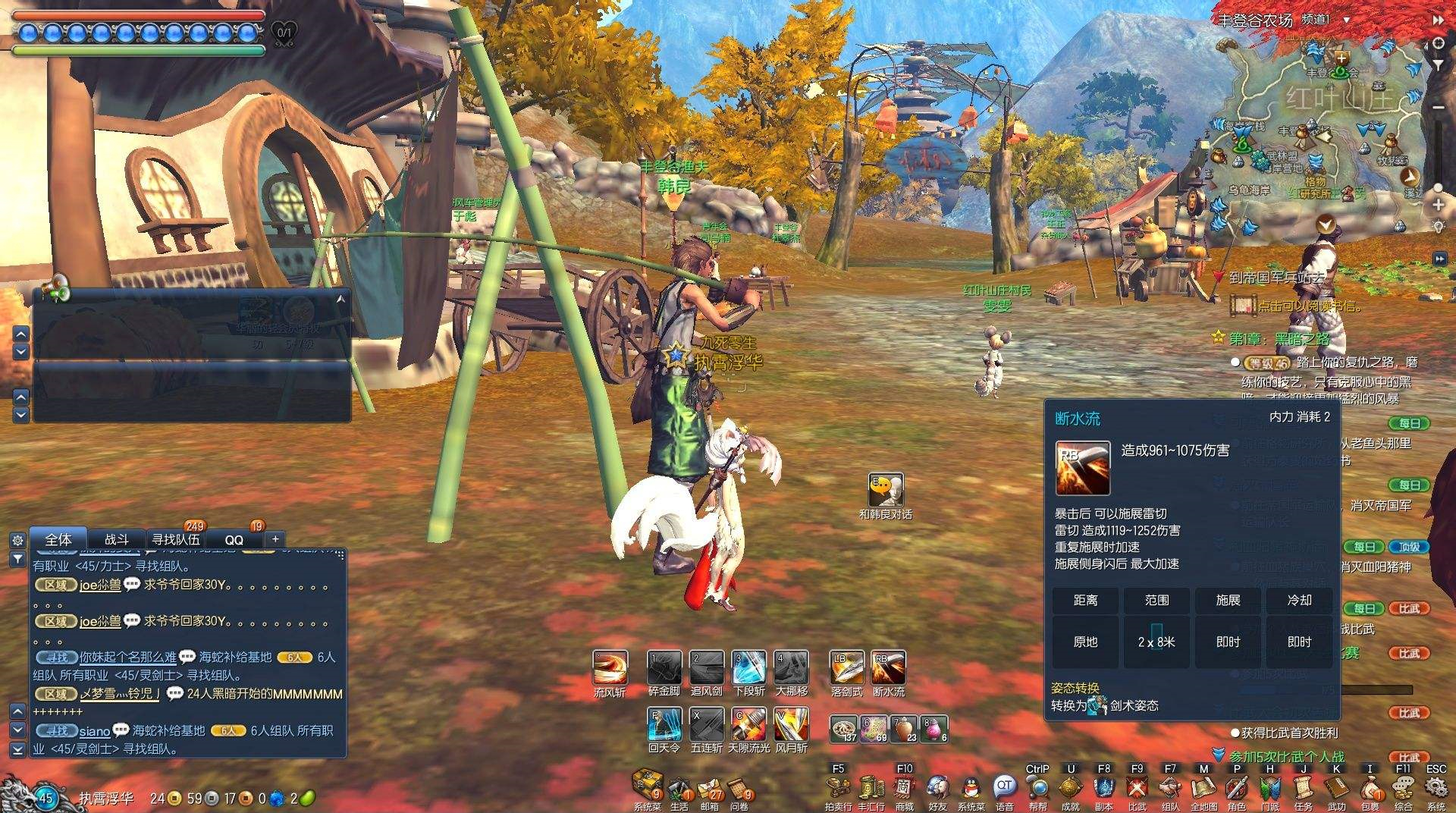
Task: Use the 下段斩 skill
Action: click(x=749, y=668)
